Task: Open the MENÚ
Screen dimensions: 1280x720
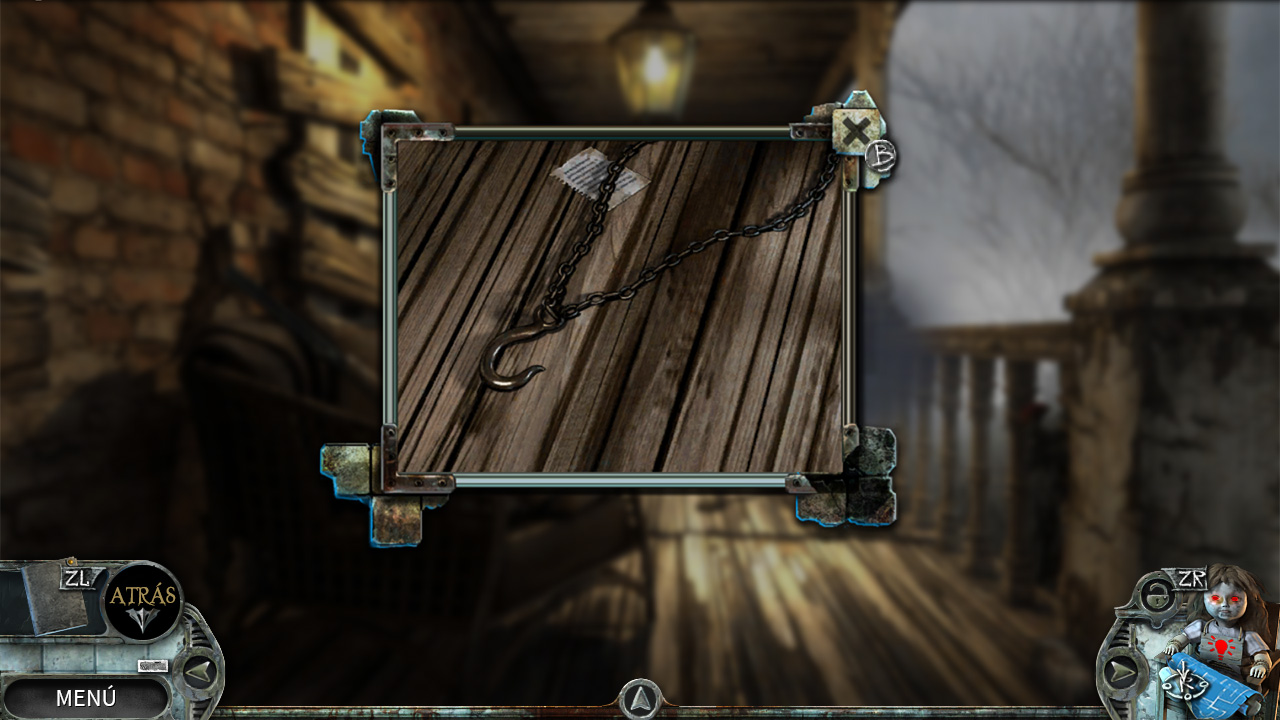Action: coord(87,697)
